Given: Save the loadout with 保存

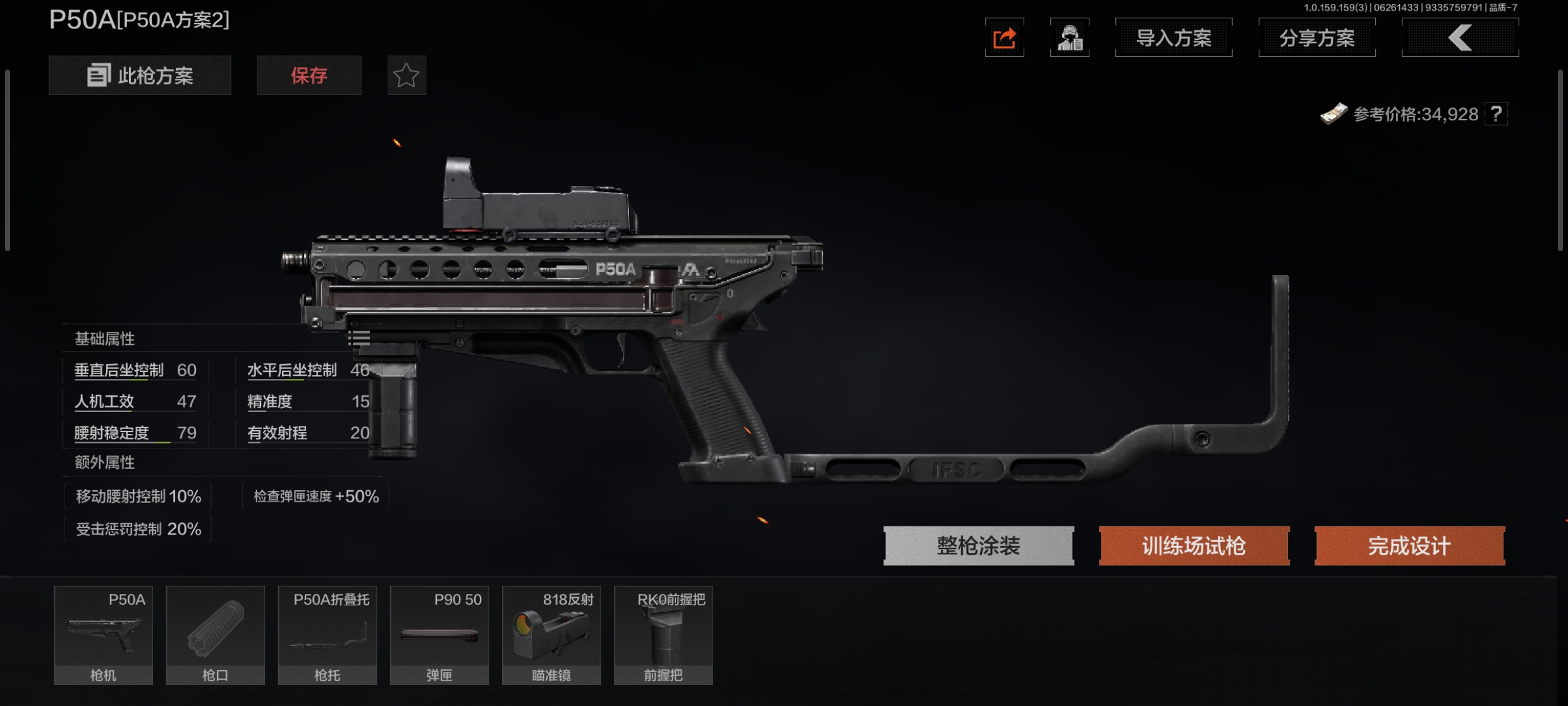Looking at the screenshot, I should click(309, 75).
